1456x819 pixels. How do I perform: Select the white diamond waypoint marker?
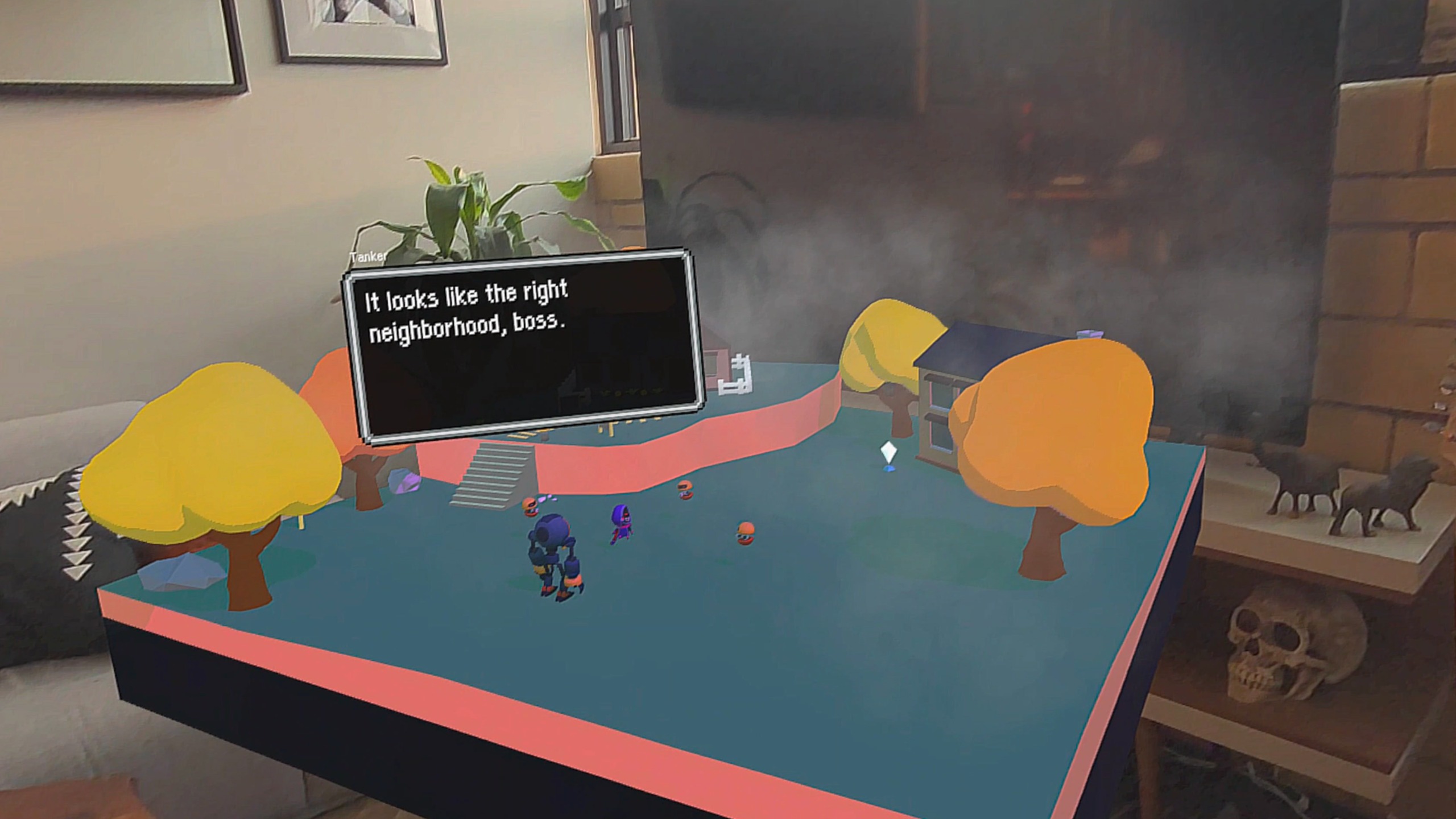click(x=888, y=454)
